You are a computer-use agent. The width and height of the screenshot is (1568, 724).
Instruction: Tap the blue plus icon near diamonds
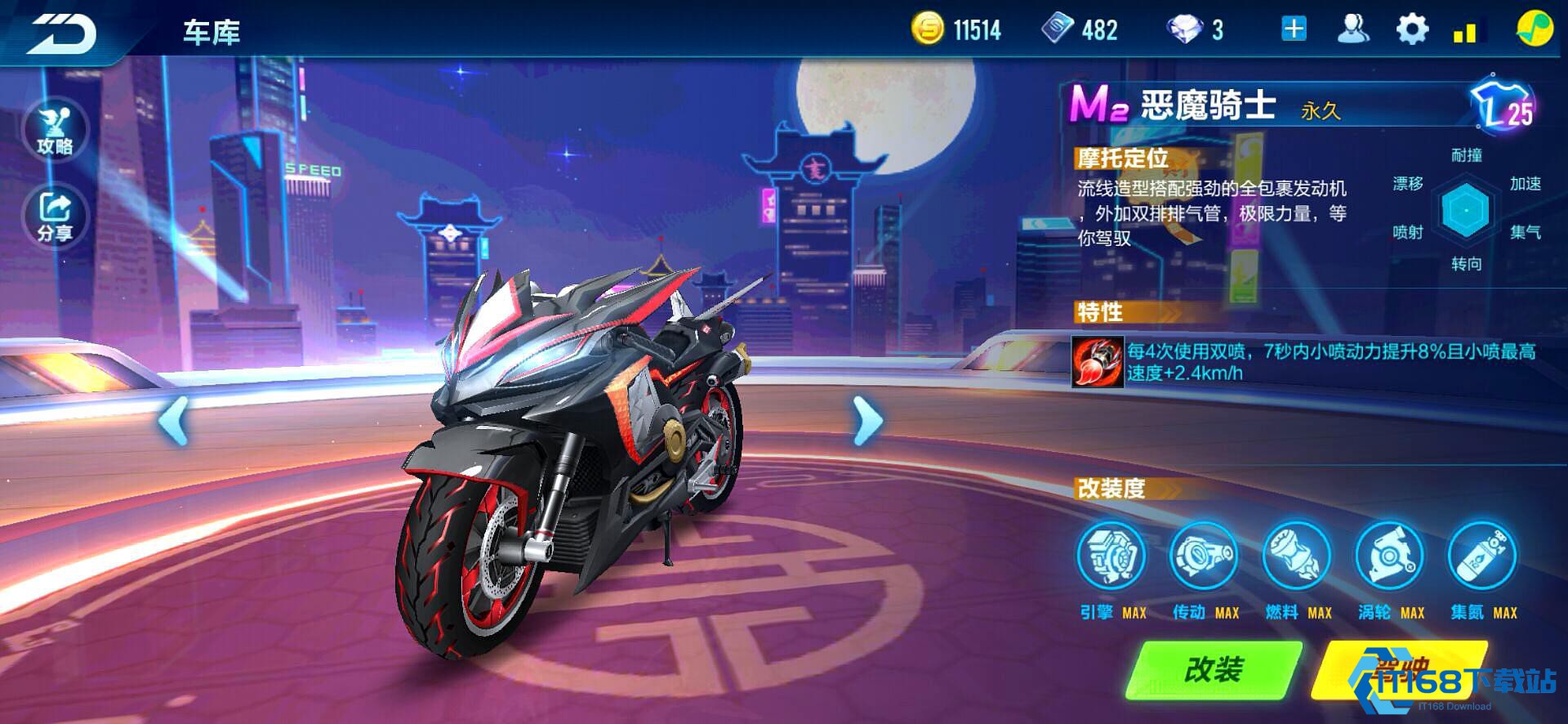click(1292, 29)
